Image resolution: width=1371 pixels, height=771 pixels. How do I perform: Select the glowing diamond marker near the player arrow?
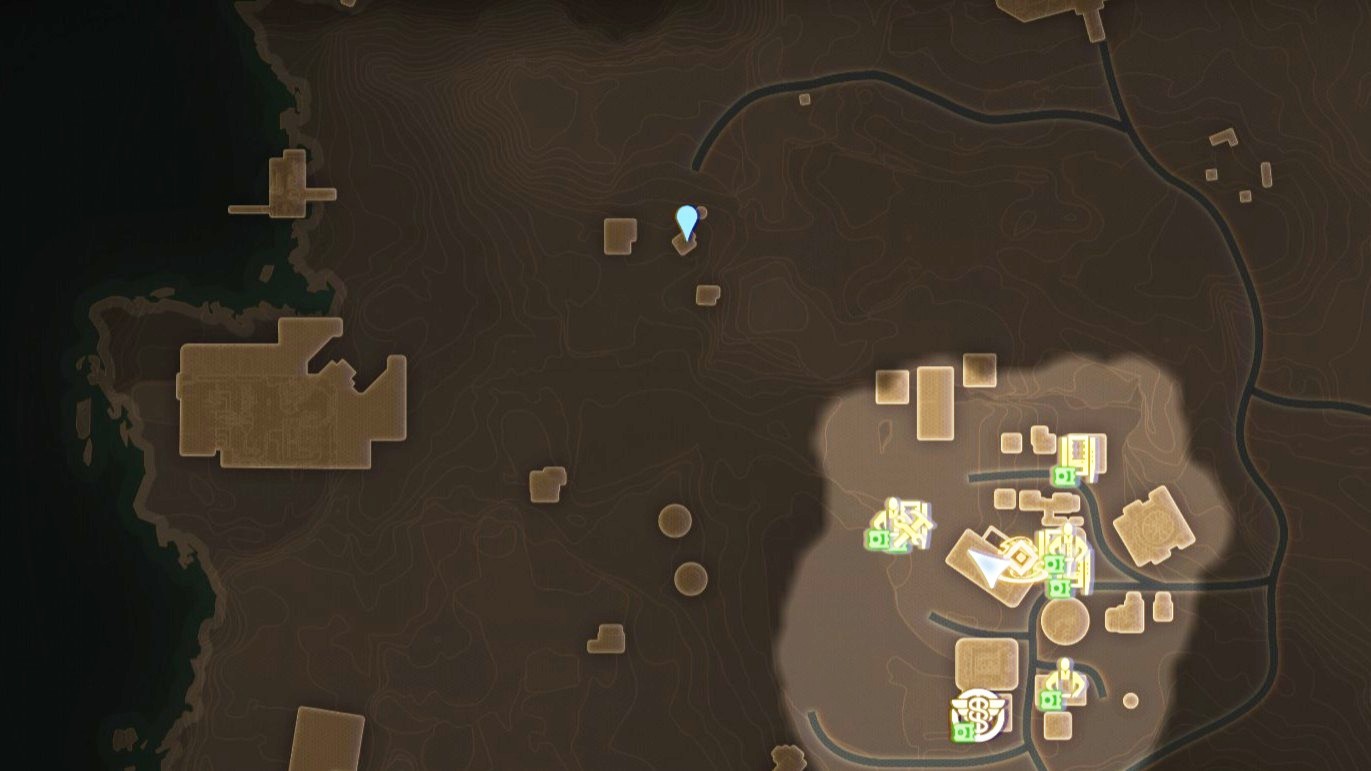pyautogui.click(x=1022, y=556)
